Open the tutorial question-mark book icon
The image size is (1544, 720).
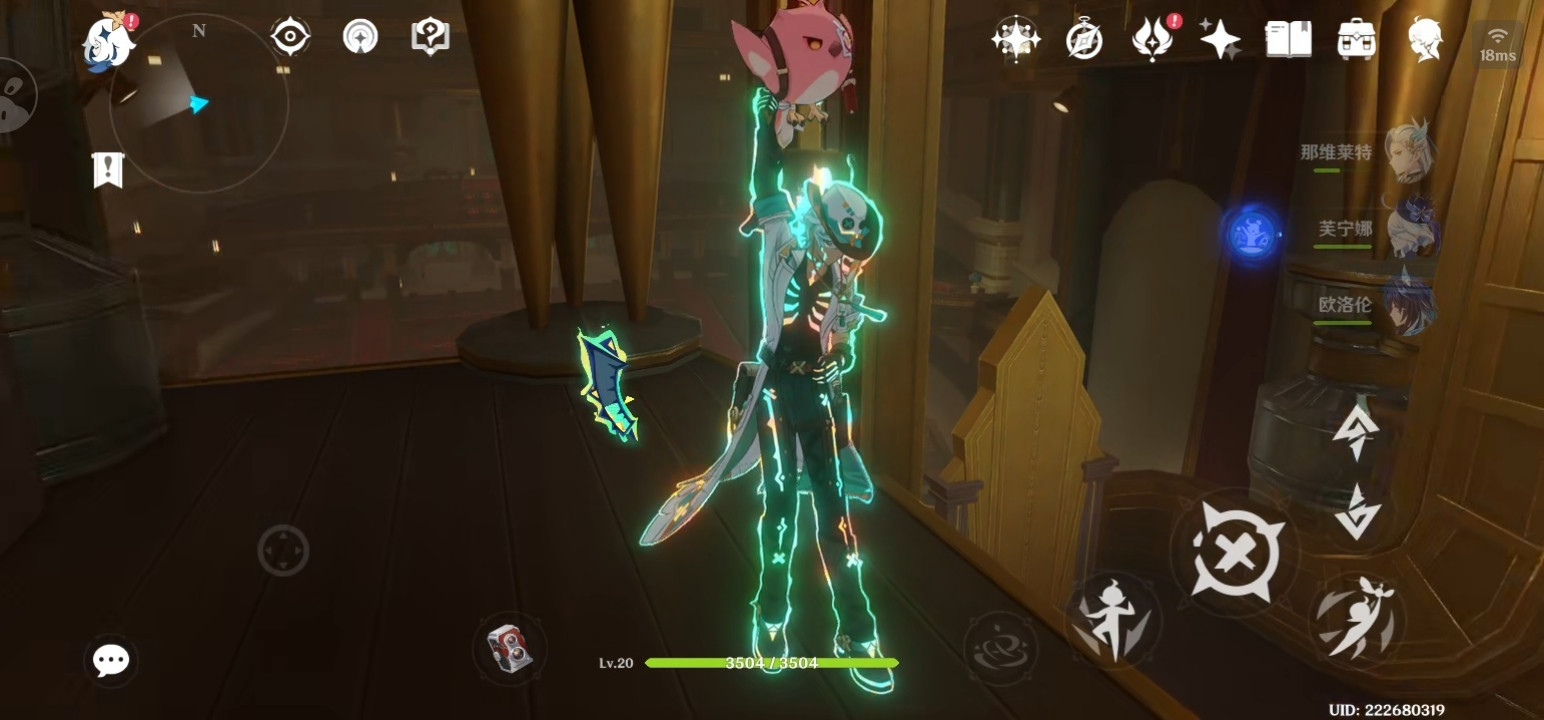(x=430, y=38)
